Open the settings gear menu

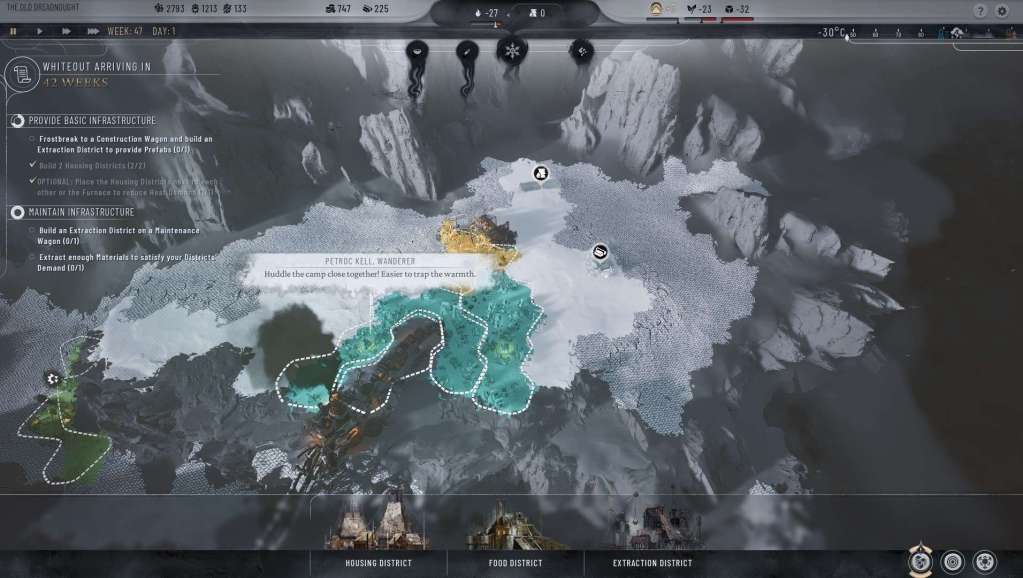coord(1002,10)
